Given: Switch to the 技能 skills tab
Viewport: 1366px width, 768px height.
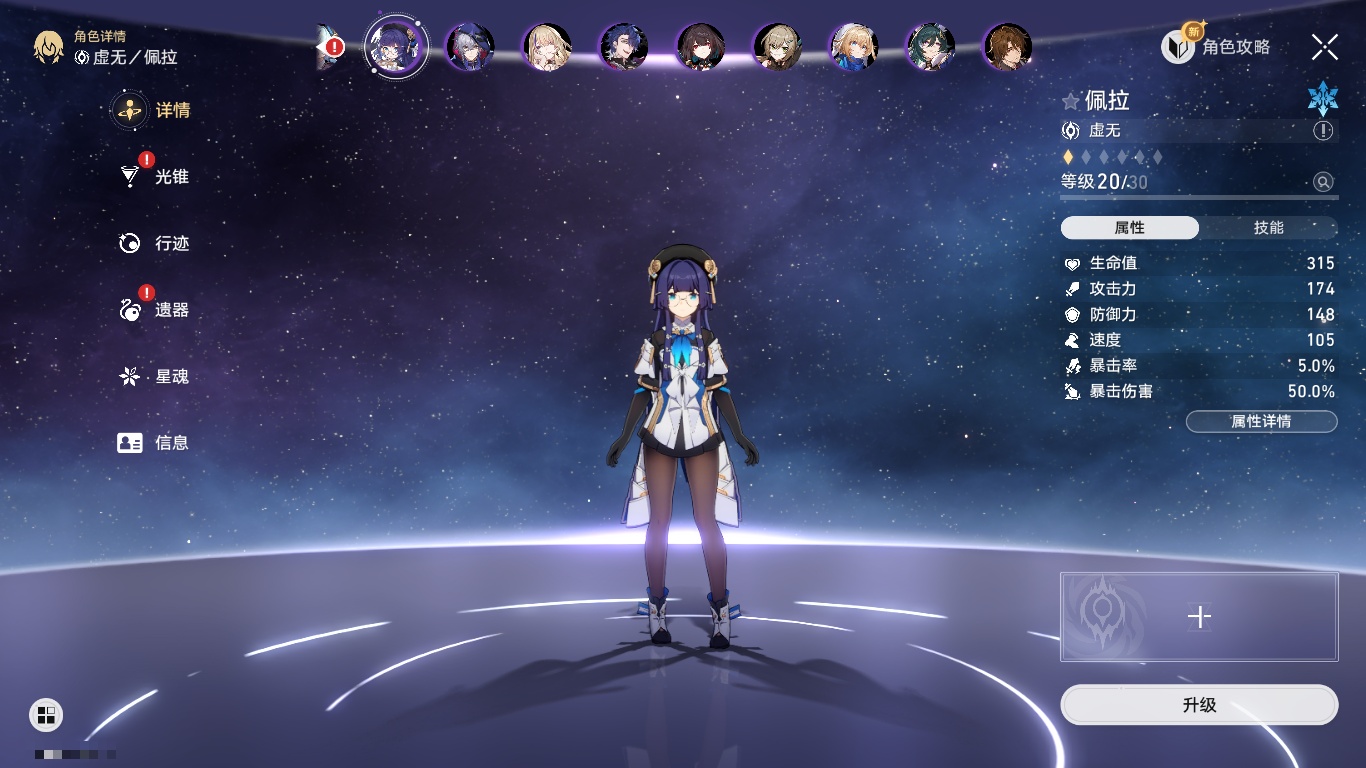Looking at the screenshot, I should click(x=1268, y=228).
